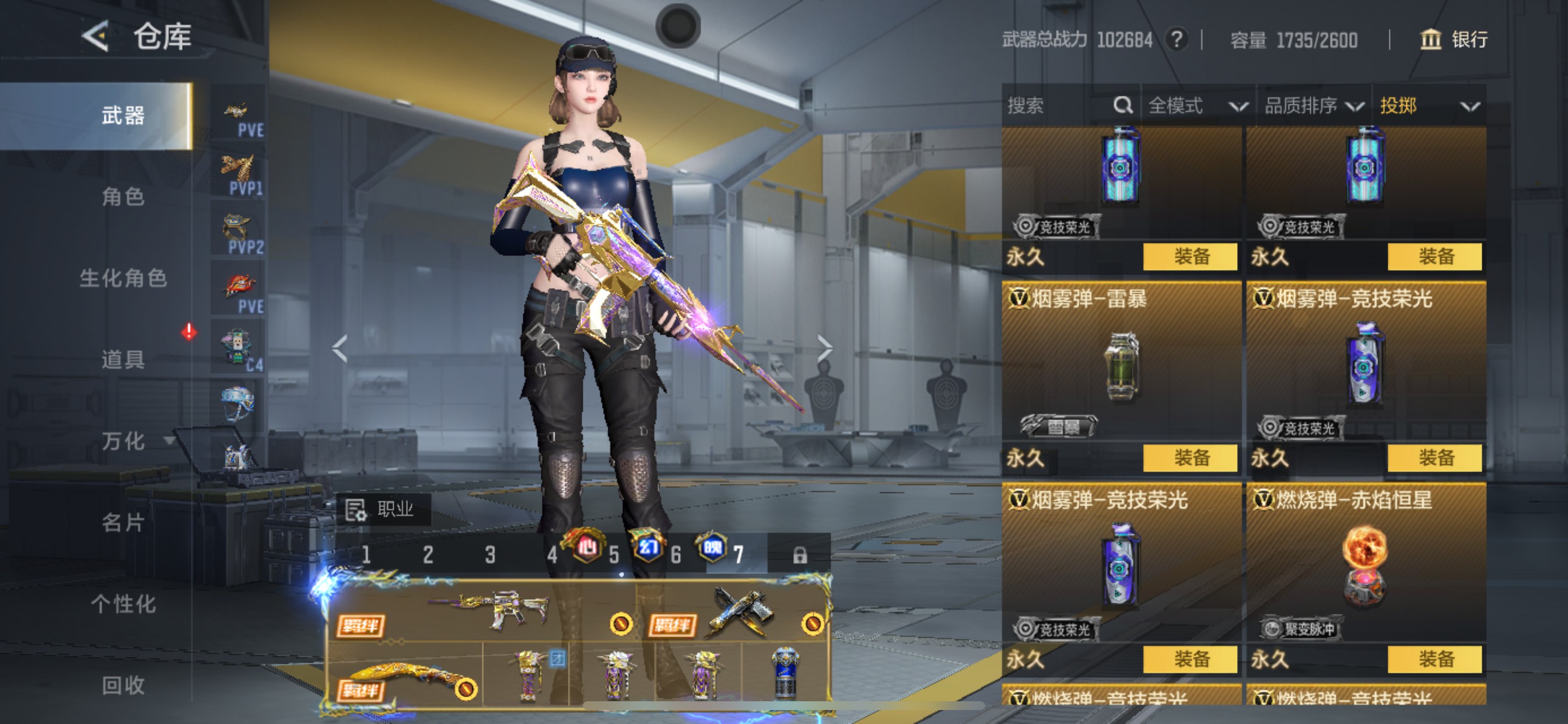Equip the 烟雾弹-雷暴 grenade

(x=1190, y=458)
